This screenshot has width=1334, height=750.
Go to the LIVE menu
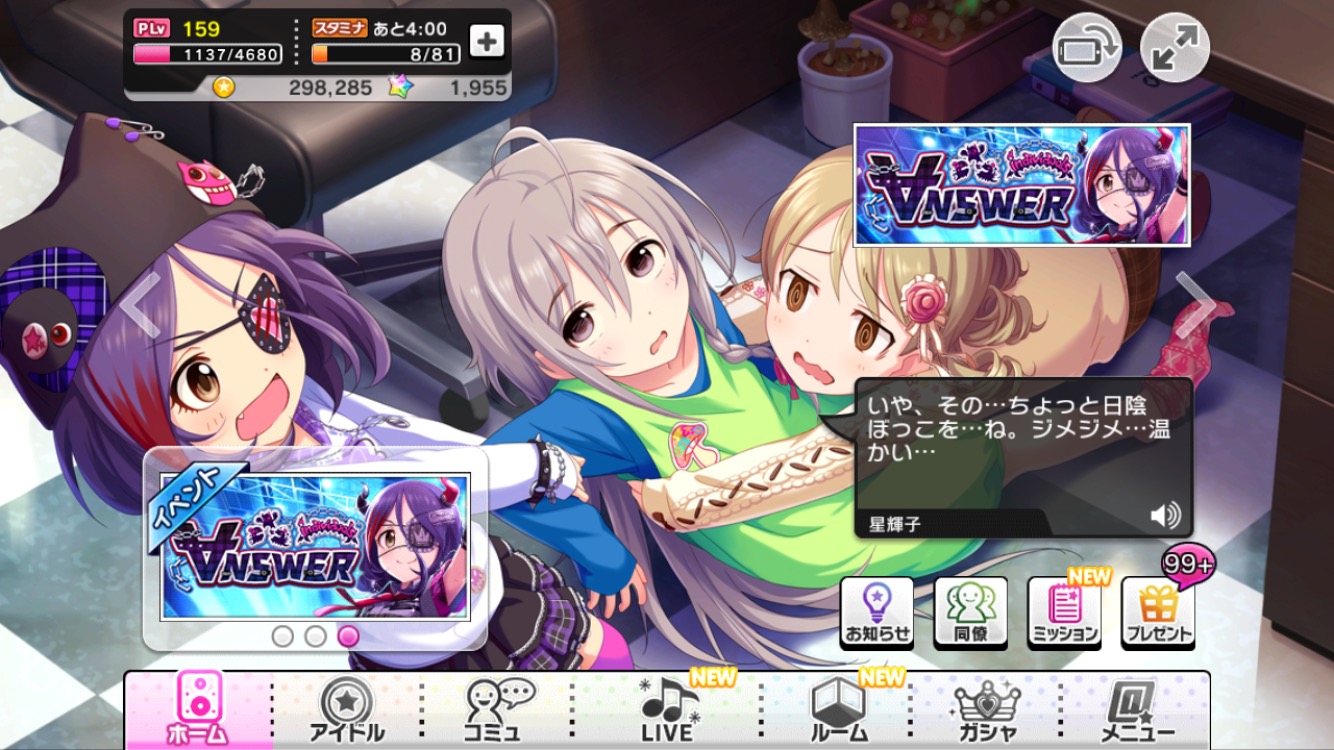click(x=668, y=708)
